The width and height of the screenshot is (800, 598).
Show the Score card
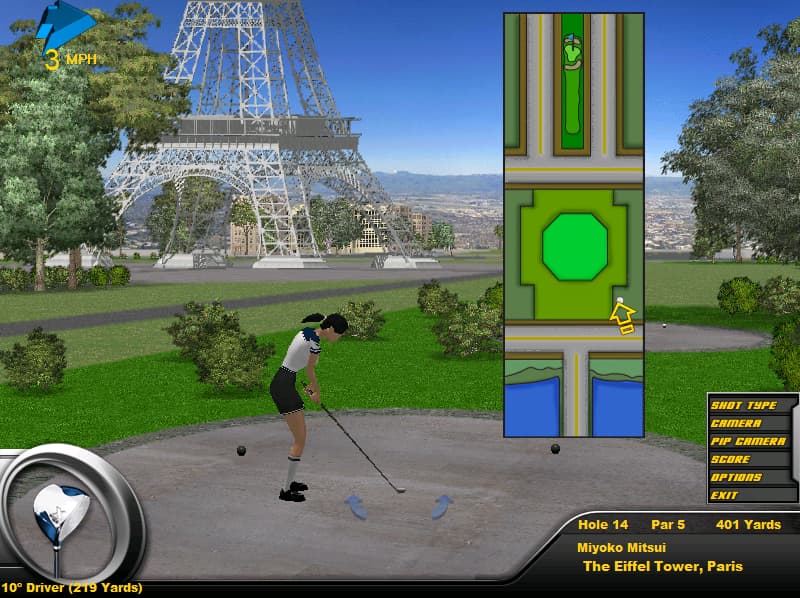tap(730, 460)
